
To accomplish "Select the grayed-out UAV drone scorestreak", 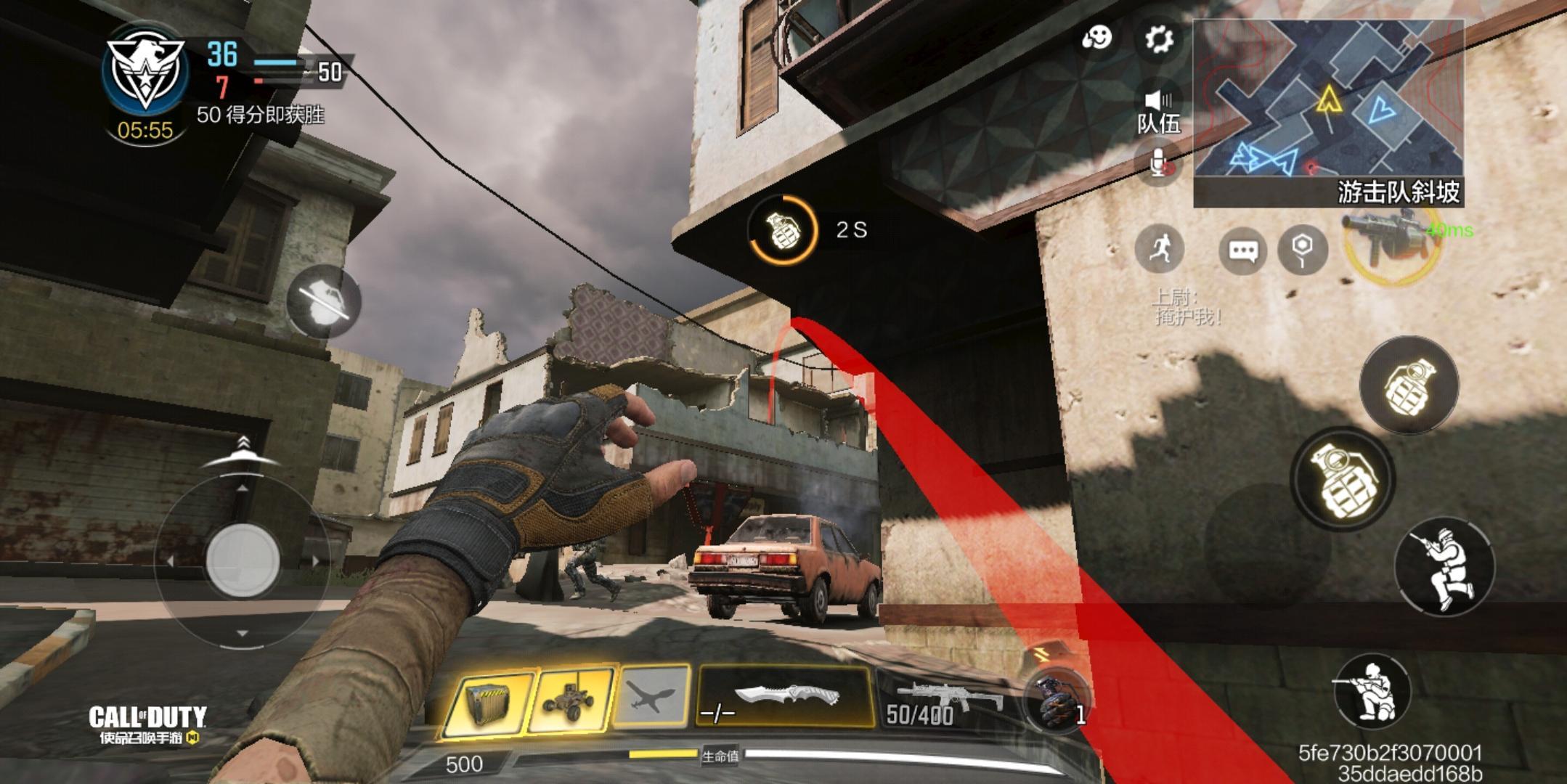I will point(651,698).
